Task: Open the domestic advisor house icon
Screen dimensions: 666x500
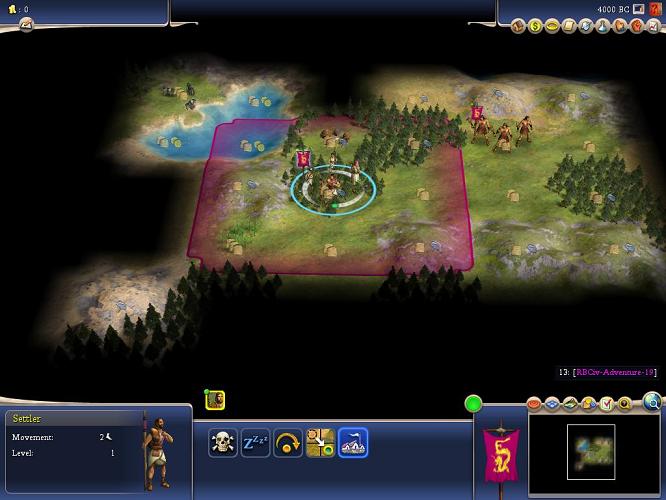Action: (520, 26)
